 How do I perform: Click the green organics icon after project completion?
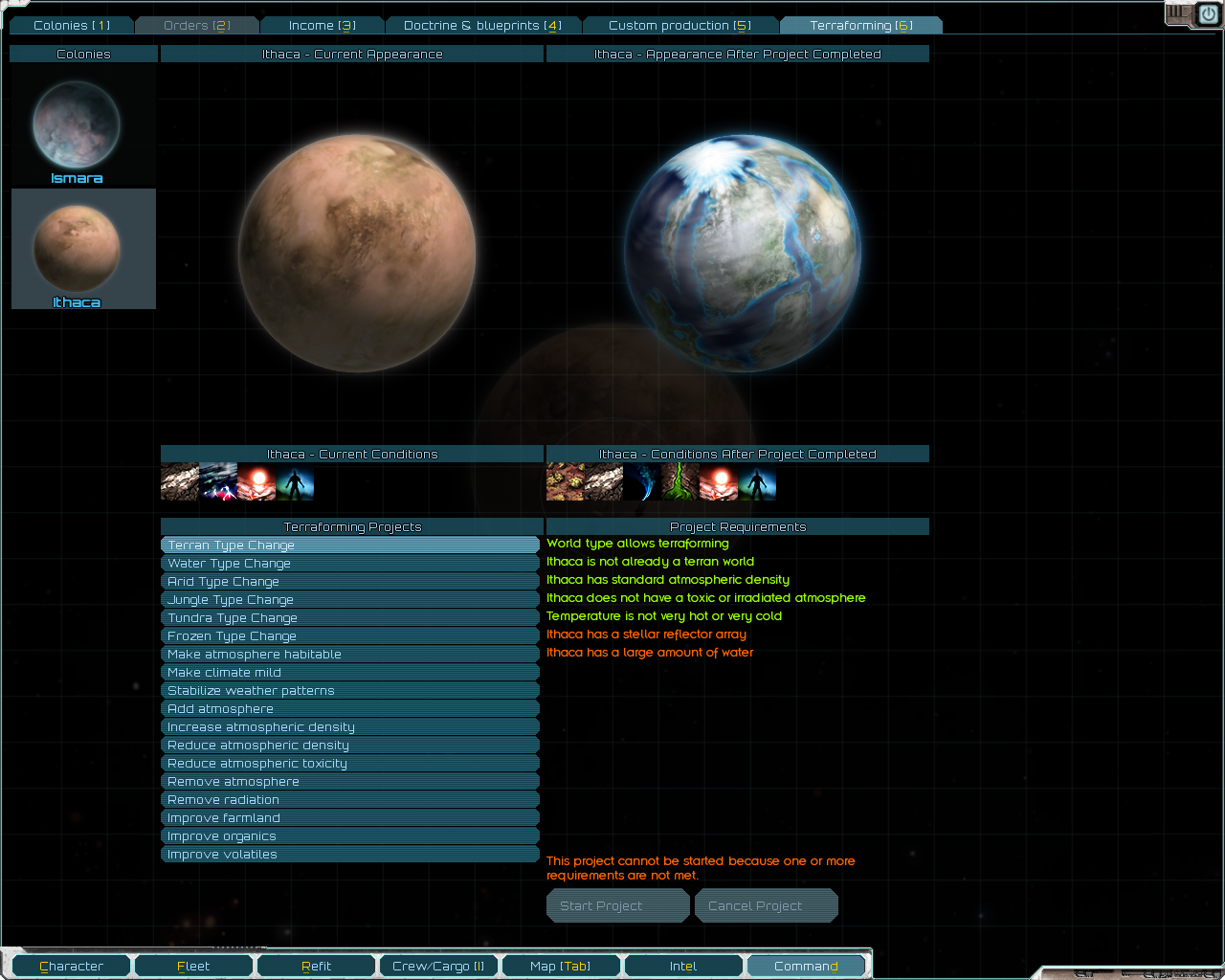tap(679, 483)
